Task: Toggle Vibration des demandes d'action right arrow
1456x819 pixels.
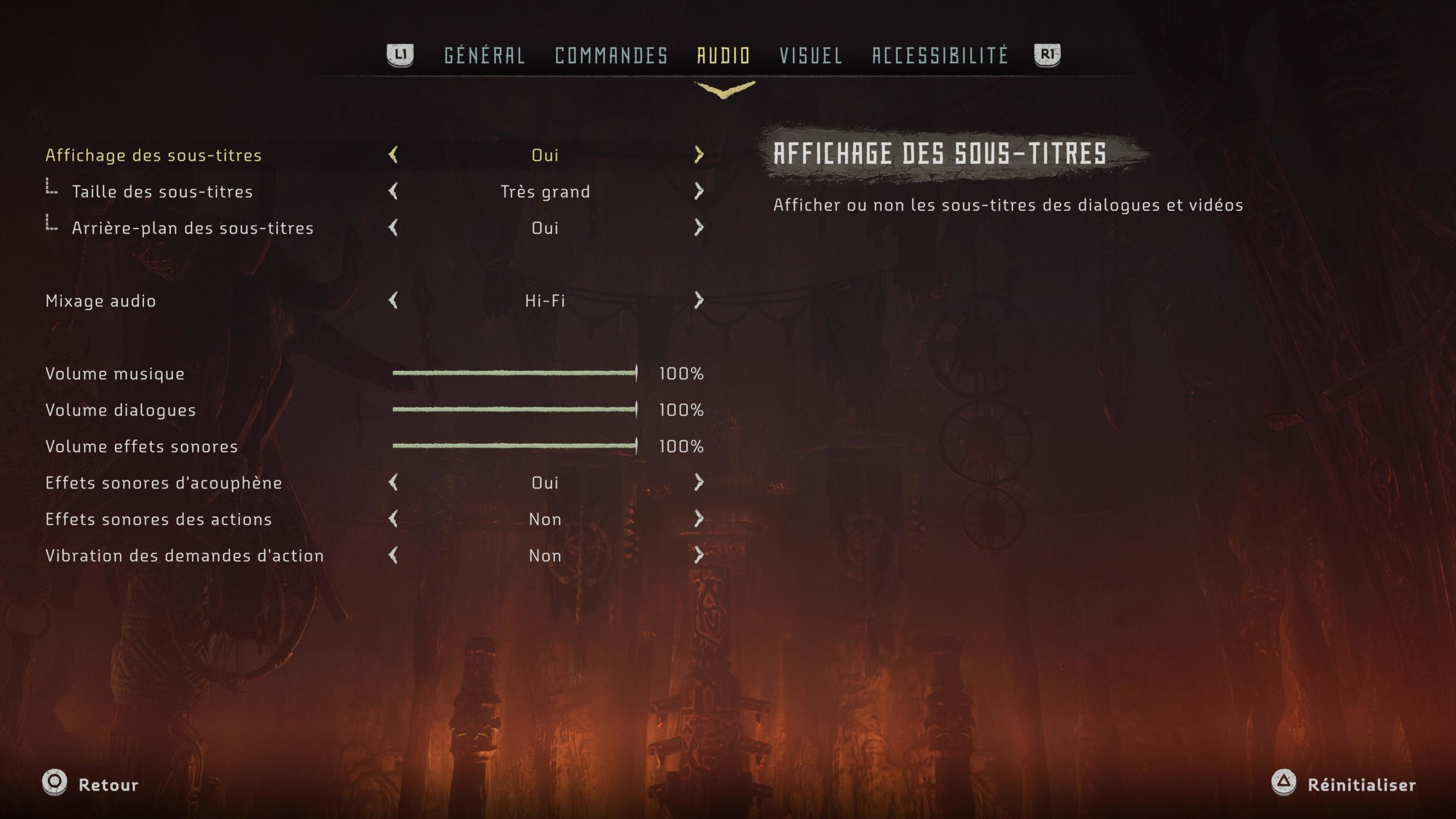Action: (x=699, y=555)
